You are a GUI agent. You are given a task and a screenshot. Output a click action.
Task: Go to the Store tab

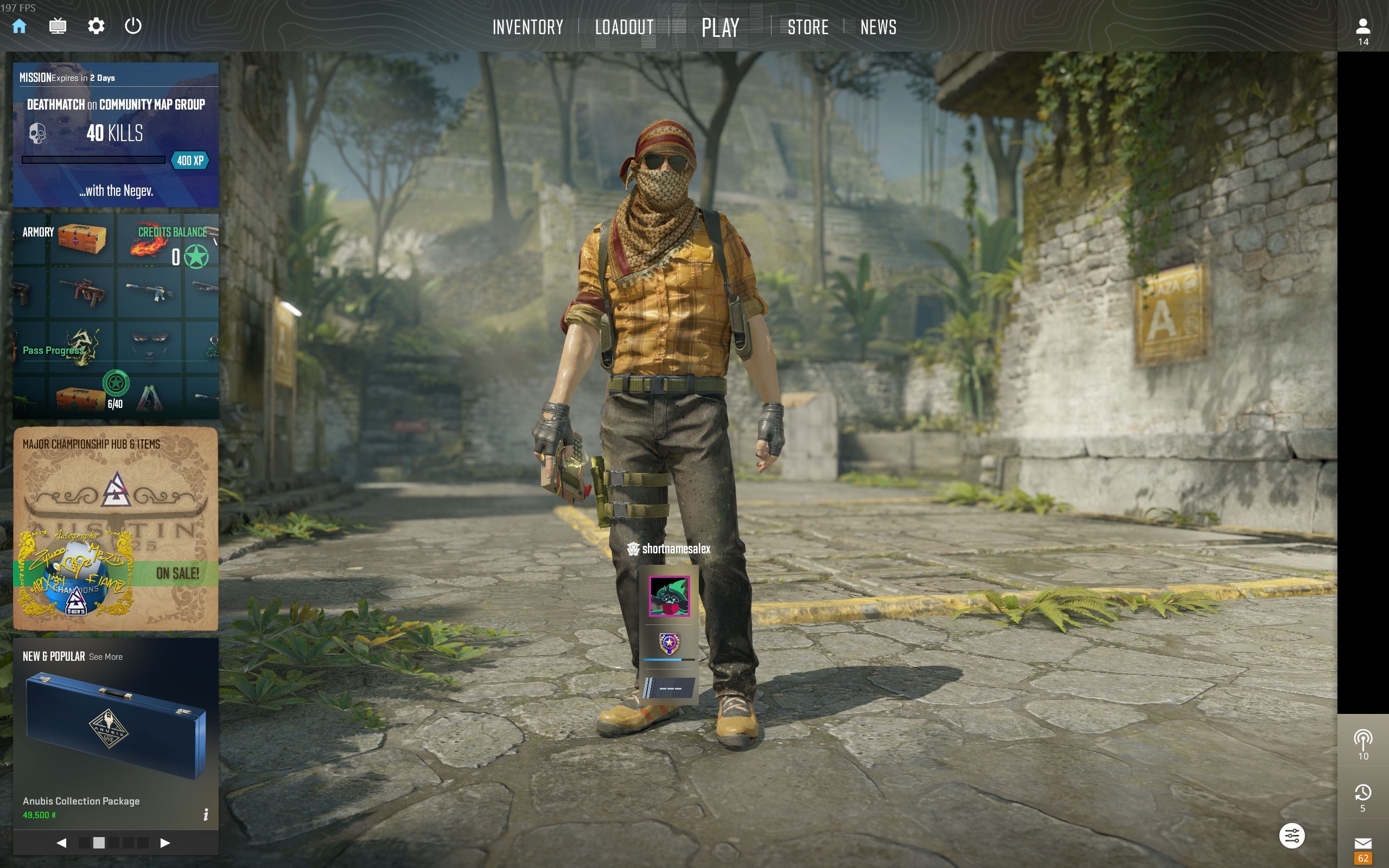click(x=807, y=27)
